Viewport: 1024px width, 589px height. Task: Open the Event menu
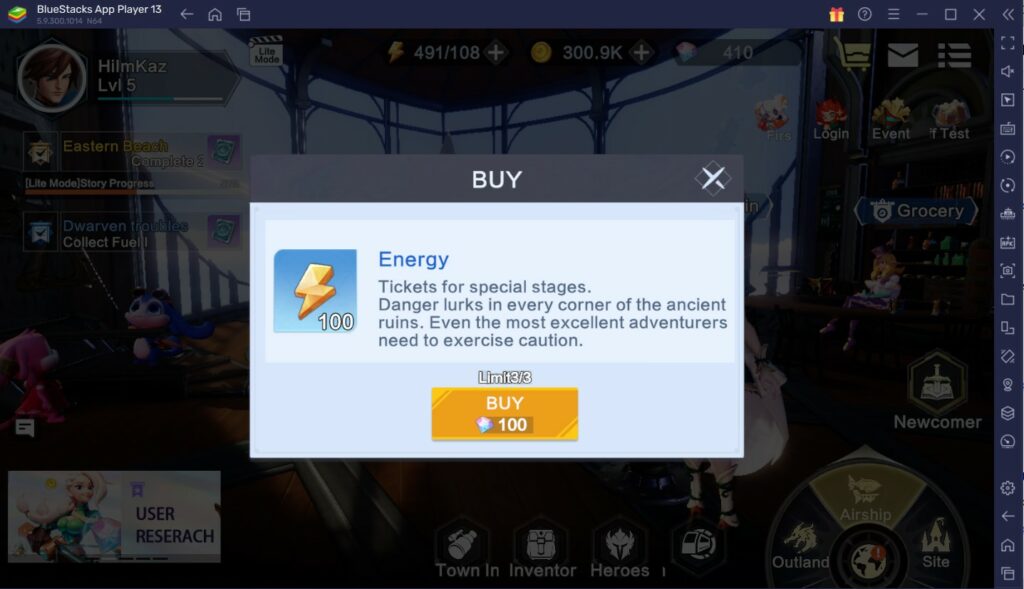890,119
